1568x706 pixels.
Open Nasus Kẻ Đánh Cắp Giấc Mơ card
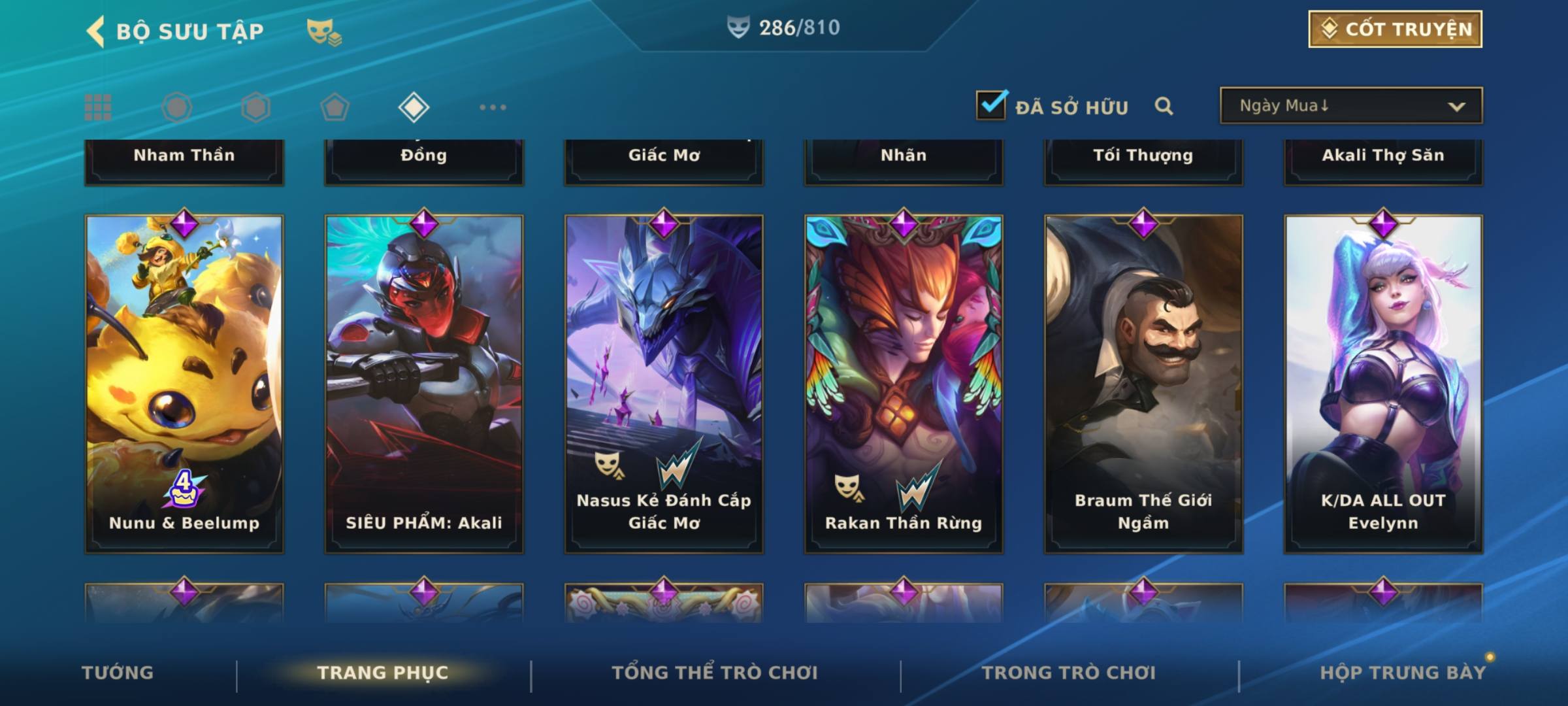point(664,384)
